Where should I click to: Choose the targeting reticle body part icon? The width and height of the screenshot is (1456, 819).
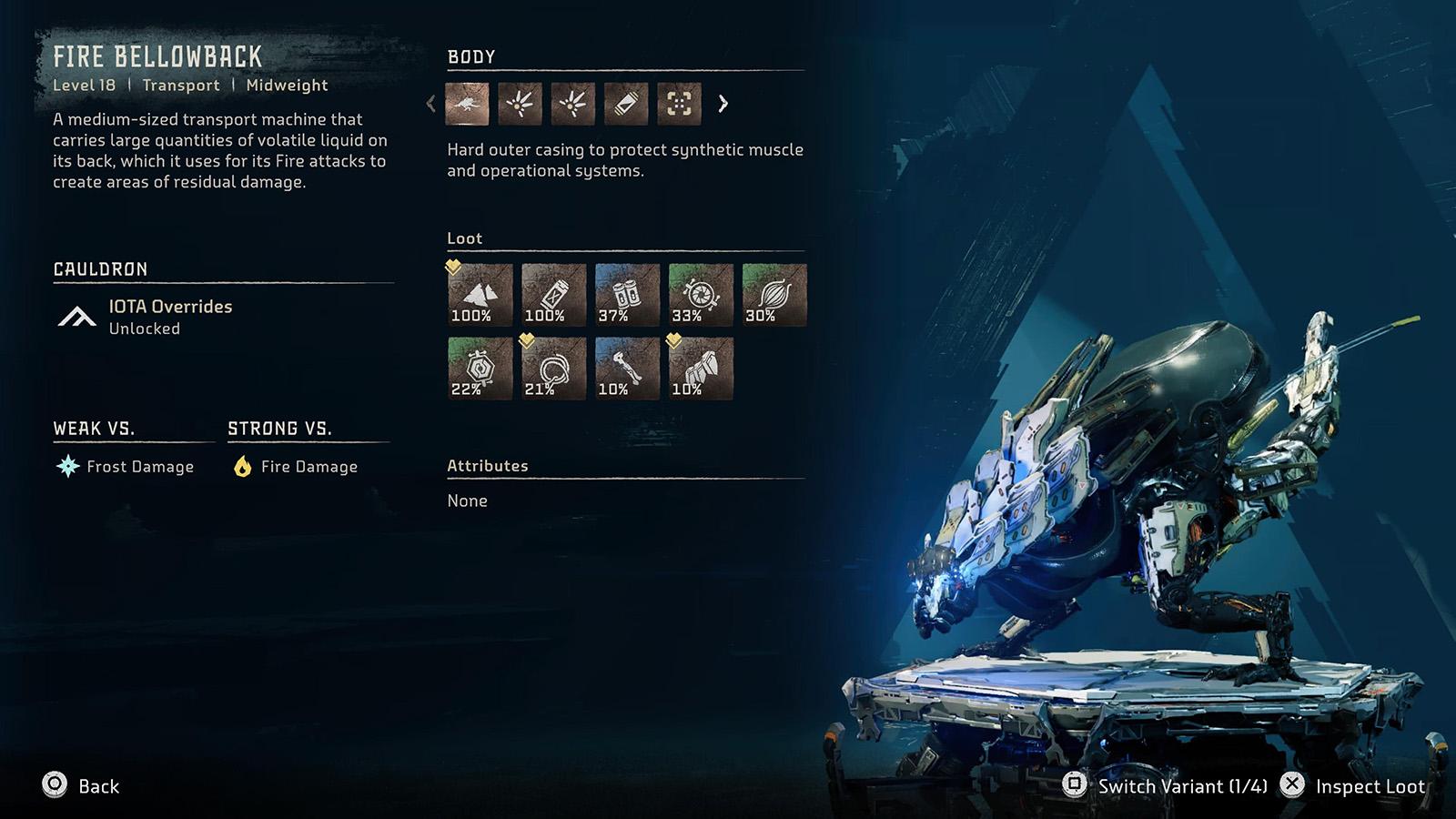click(x=679, y=104)
